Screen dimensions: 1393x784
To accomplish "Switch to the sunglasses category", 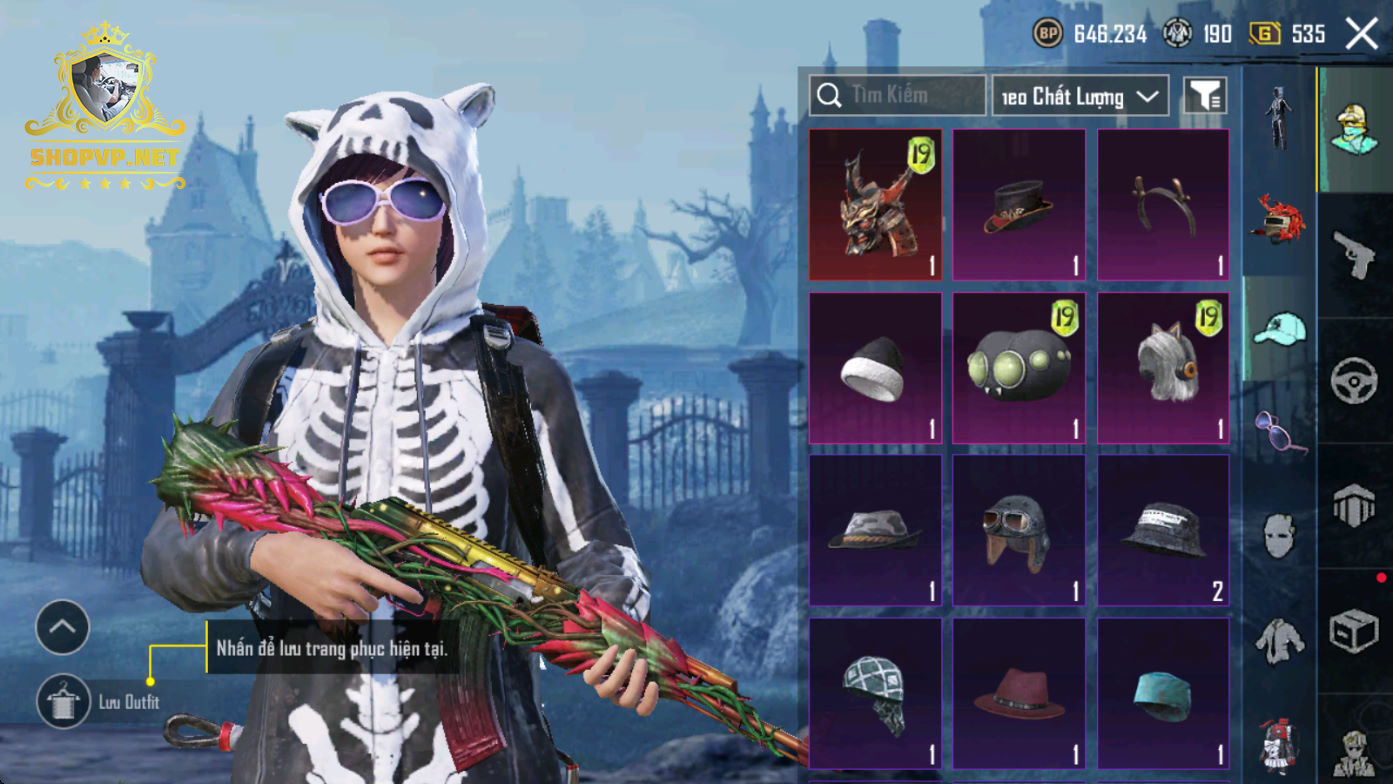I will click(x=1279, y=432).
